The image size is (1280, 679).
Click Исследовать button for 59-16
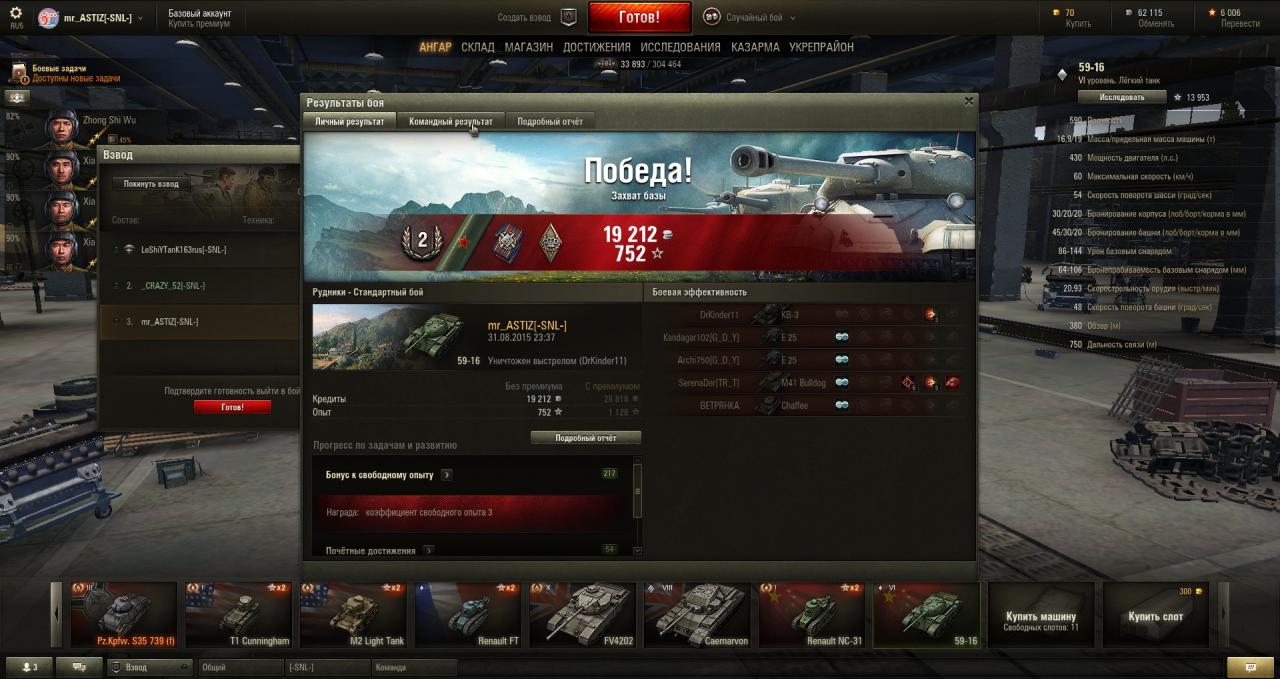tap(1122, 97)
